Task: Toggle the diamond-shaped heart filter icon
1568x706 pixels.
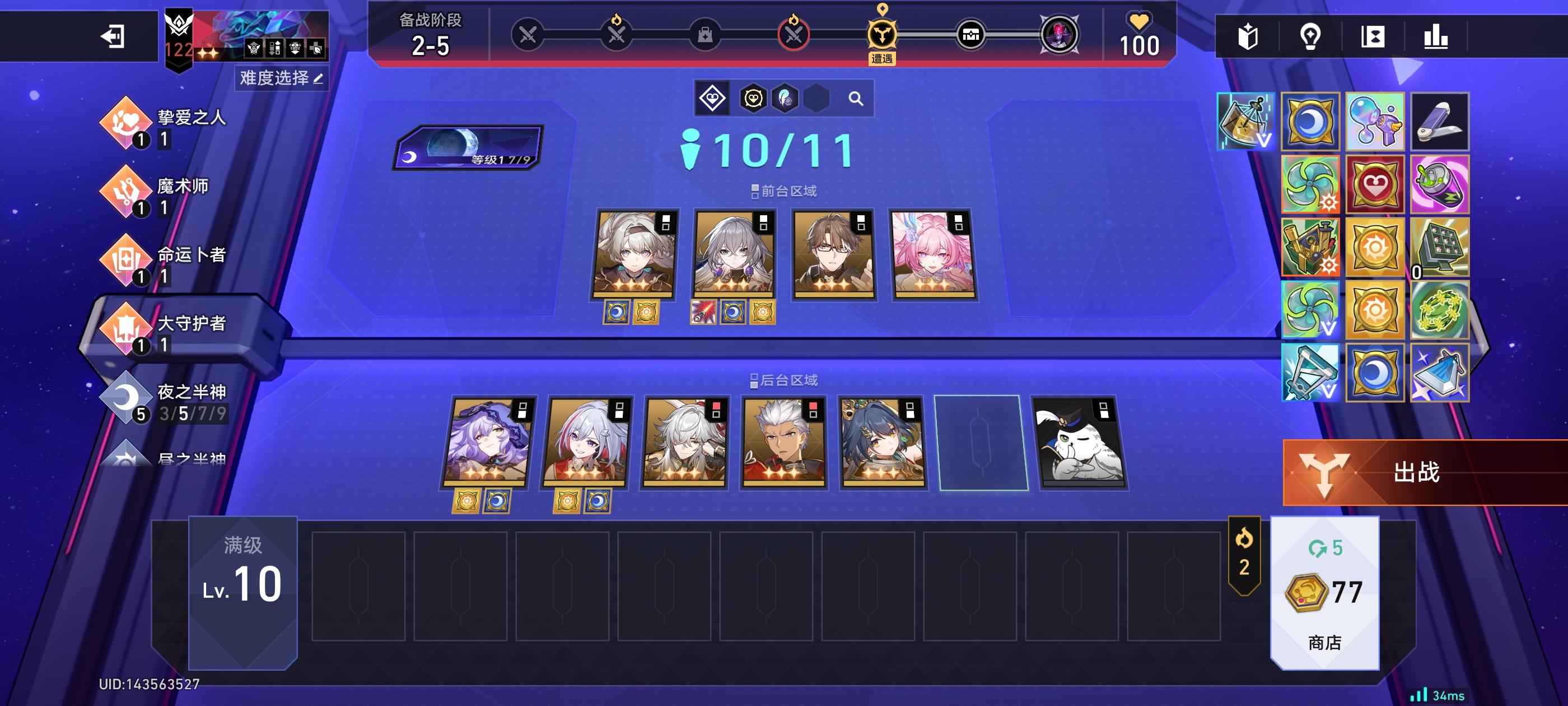Action: tap(713, 97)
